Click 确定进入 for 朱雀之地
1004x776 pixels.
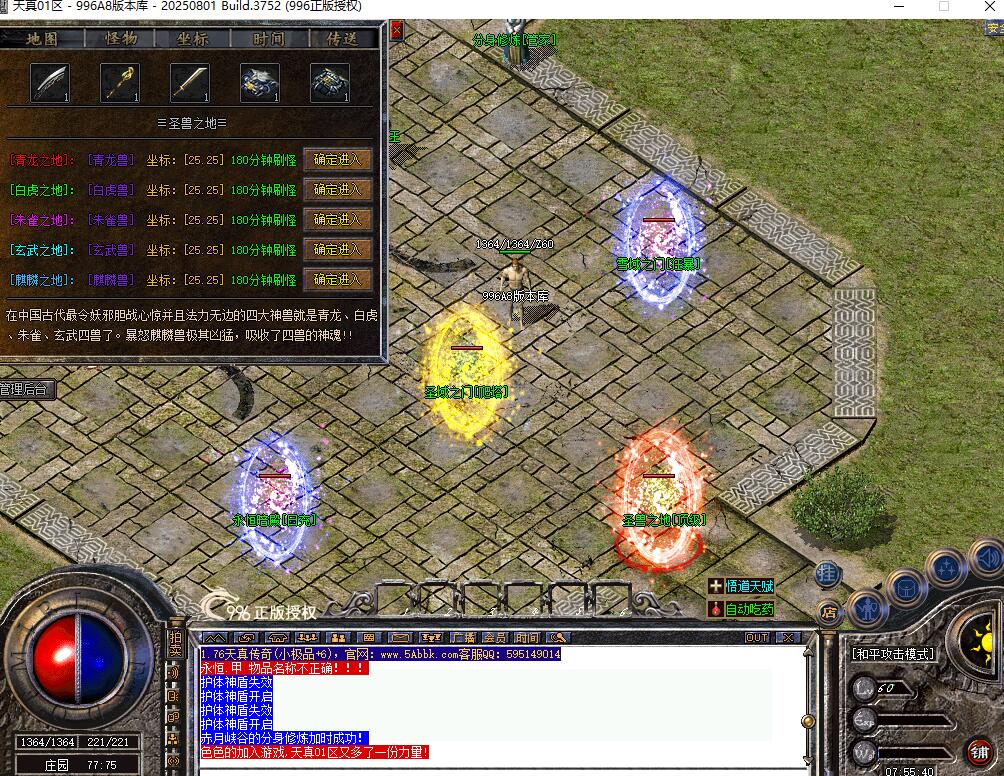[337, 219]
